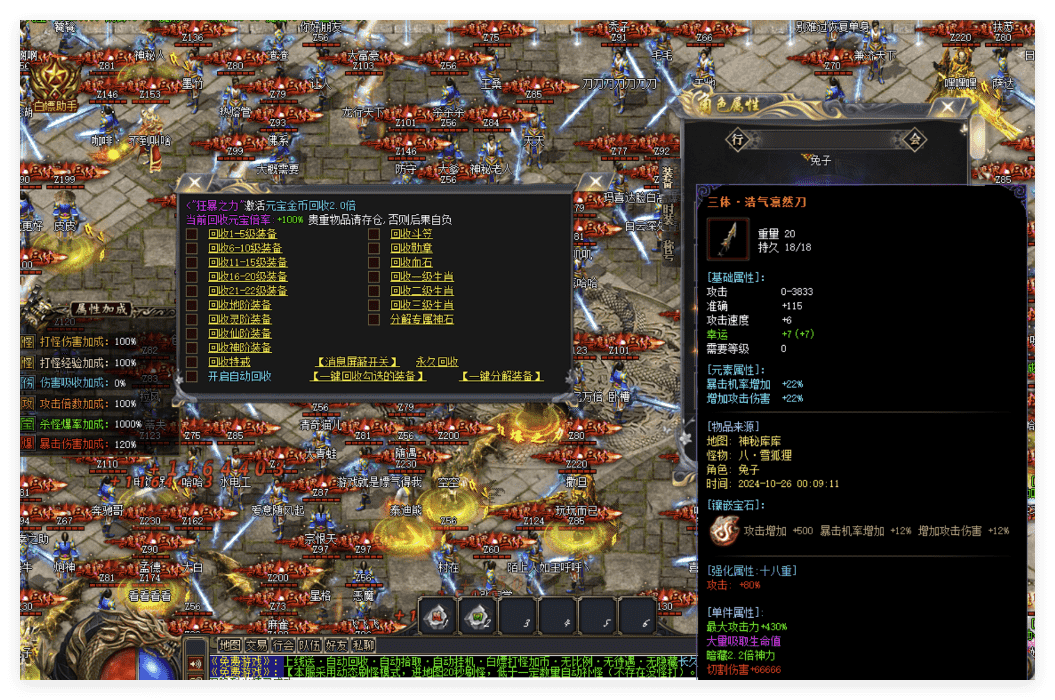The image size is (1055, 700).
Task: Close the equipment recycle dialog
Action: click(594, 181)
